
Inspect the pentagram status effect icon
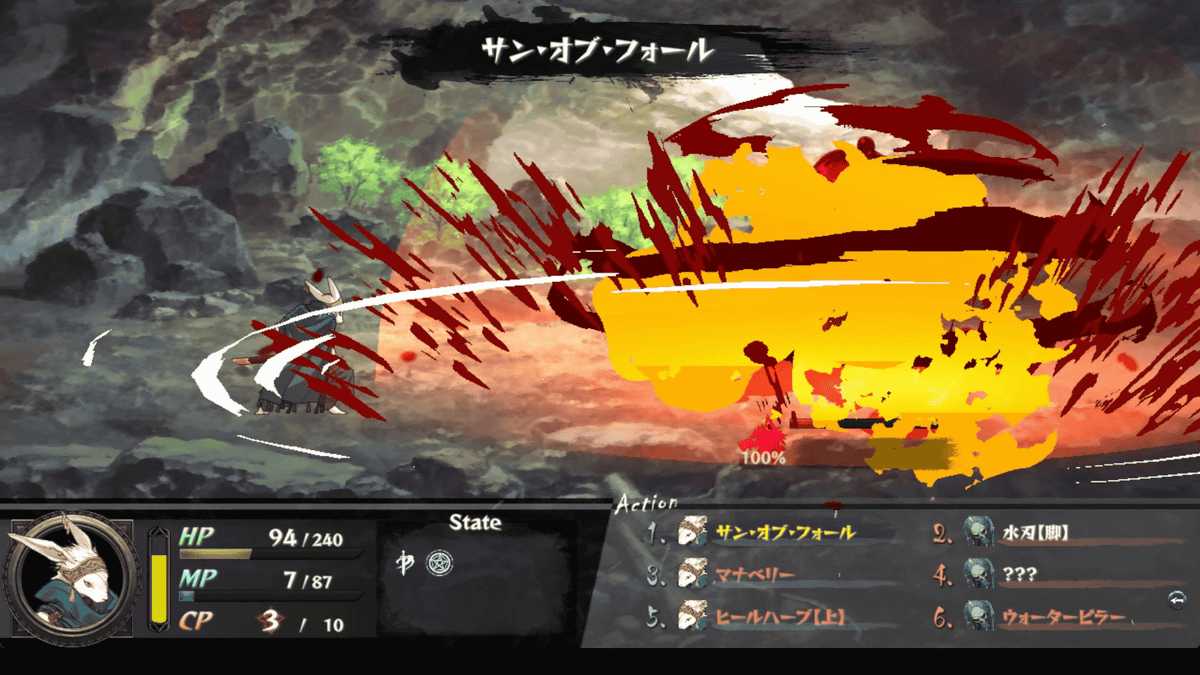438,562
